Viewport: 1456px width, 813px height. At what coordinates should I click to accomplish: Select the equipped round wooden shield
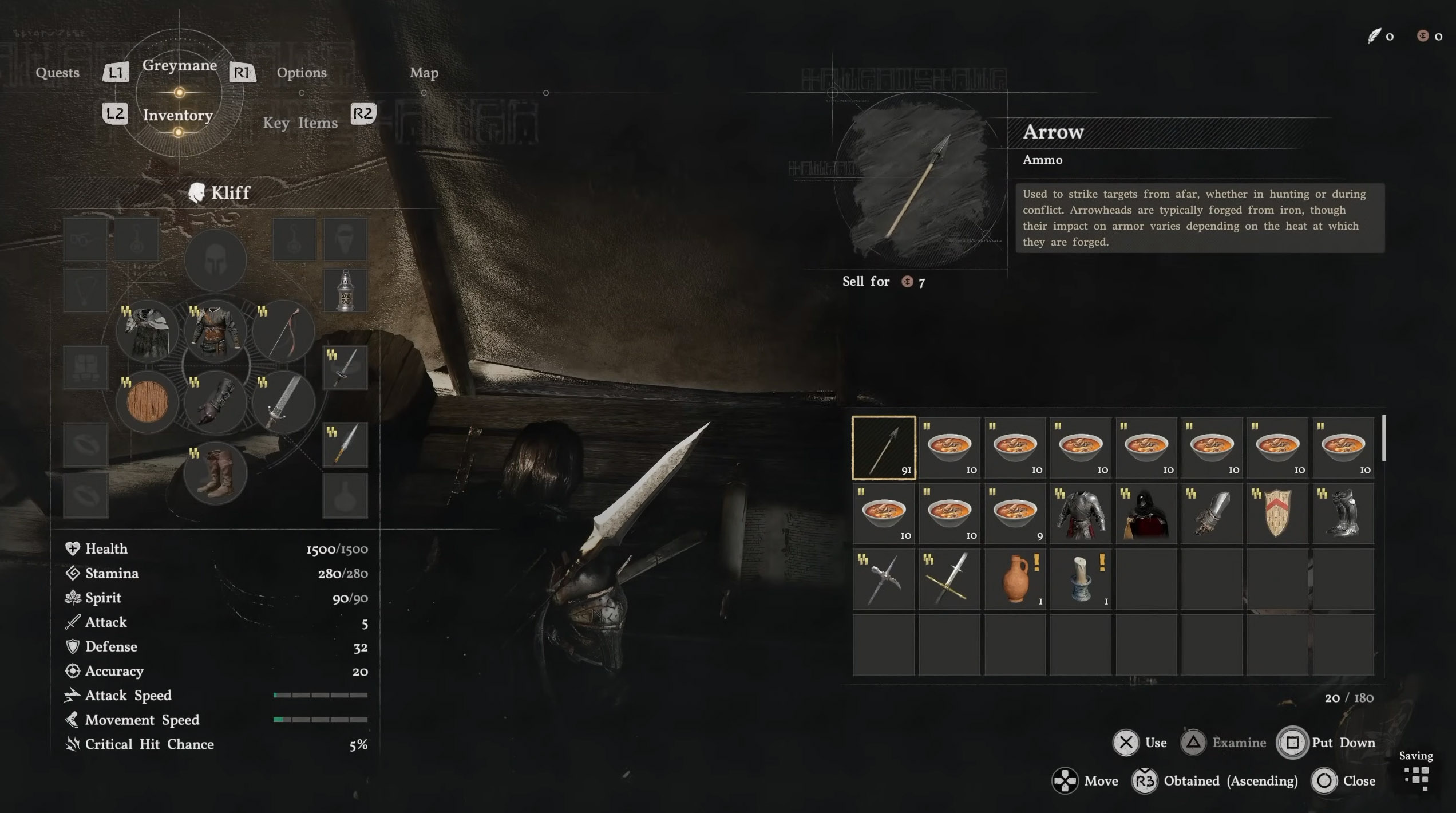click(x=147, y=402)
